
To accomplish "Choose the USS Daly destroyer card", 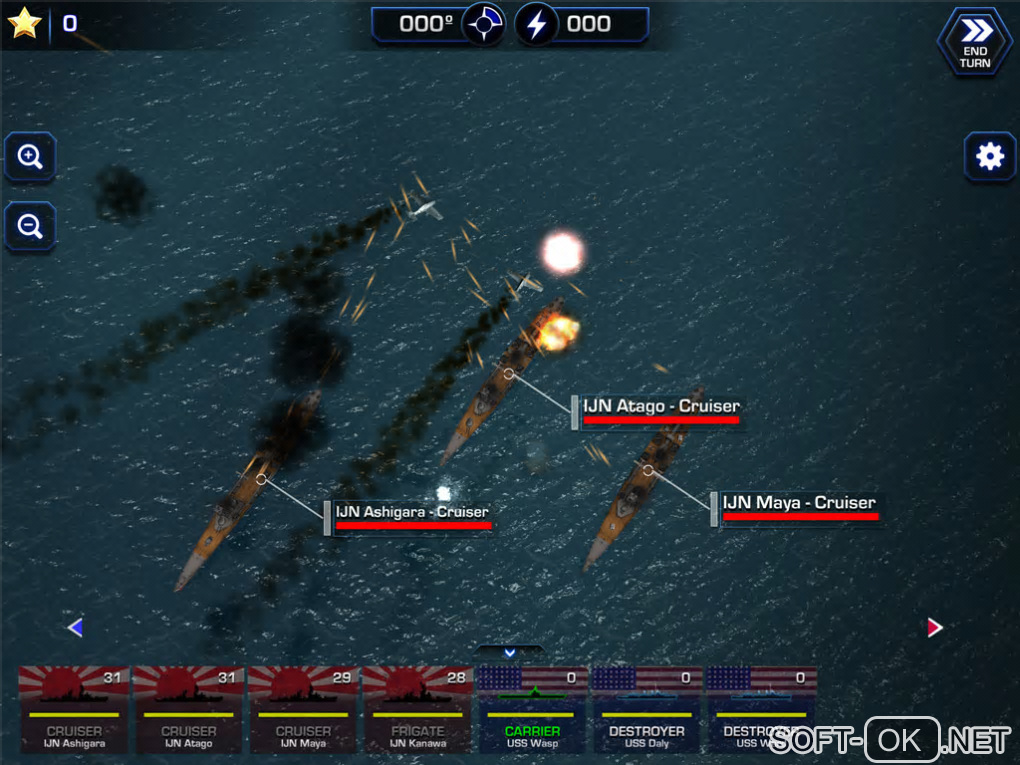I will tap(646, 710).
